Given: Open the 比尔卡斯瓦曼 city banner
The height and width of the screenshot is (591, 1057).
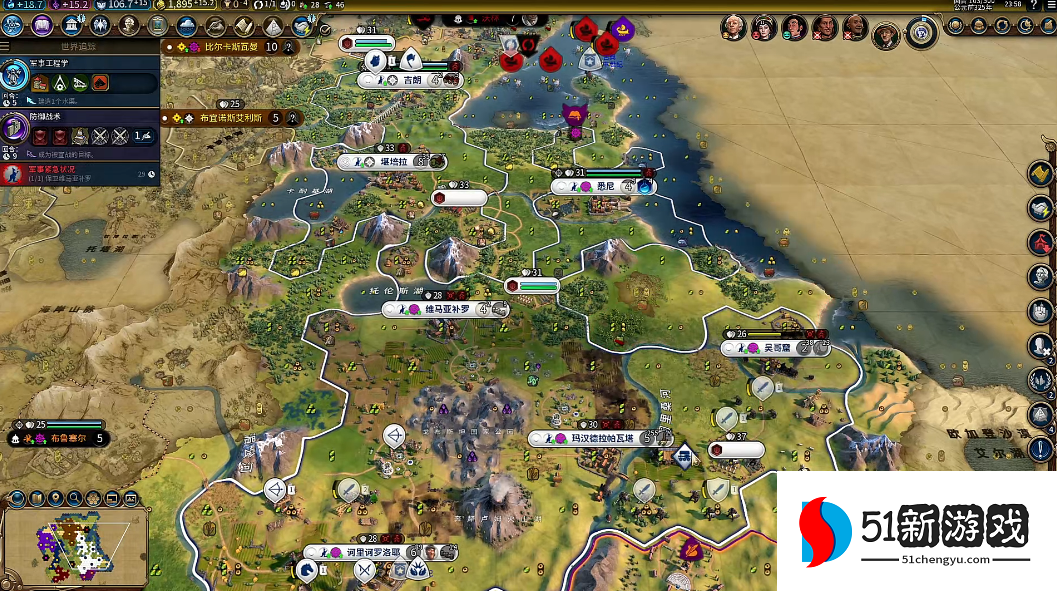Looking at the screenshot, I should [232, 46].
